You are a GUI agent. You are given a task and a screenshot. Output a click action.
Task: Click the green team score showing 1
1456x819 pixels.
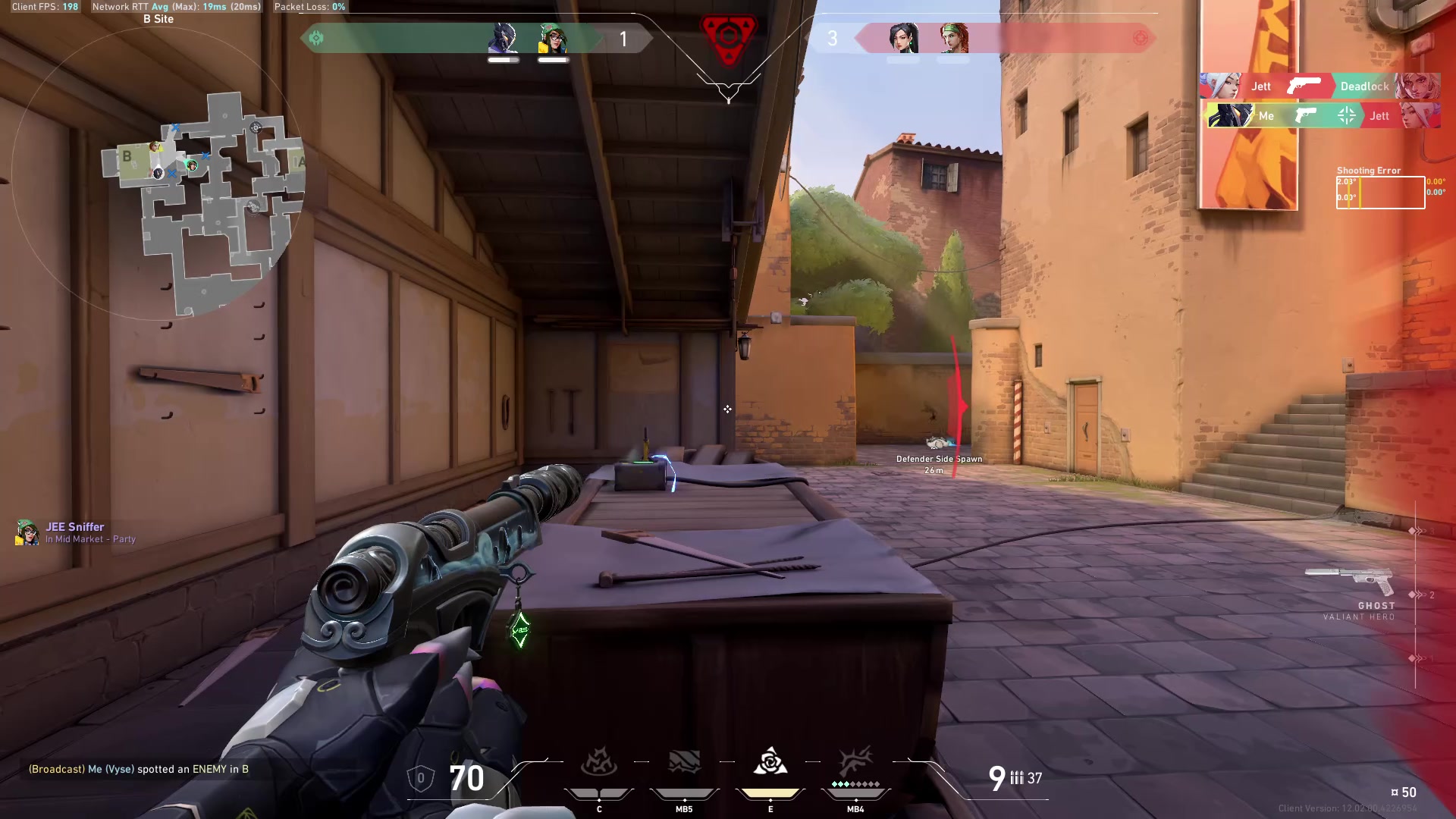point(623,39)
